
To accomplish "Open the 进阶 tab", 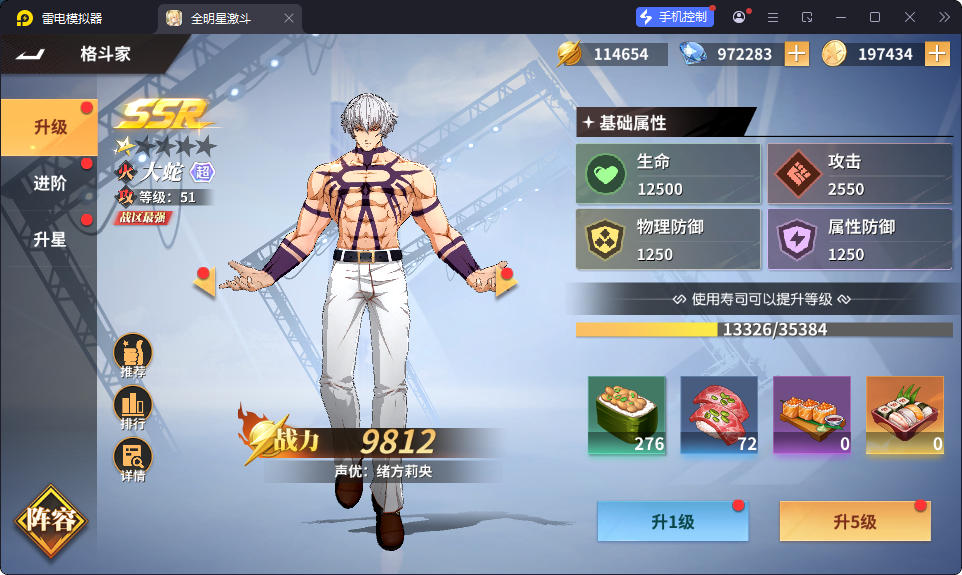I will coord(48,183).
